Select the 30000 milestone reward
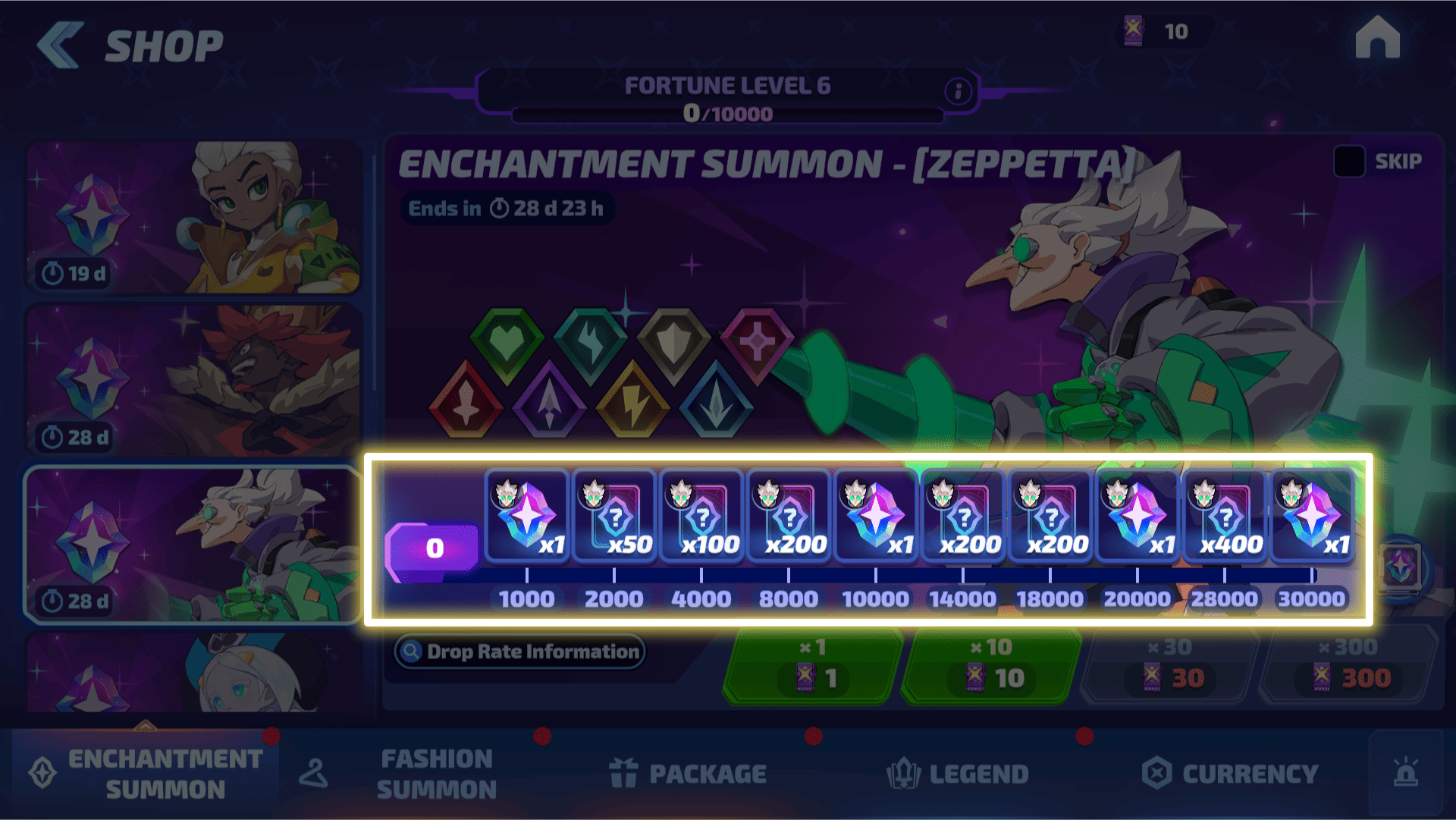 [1312, 517]
